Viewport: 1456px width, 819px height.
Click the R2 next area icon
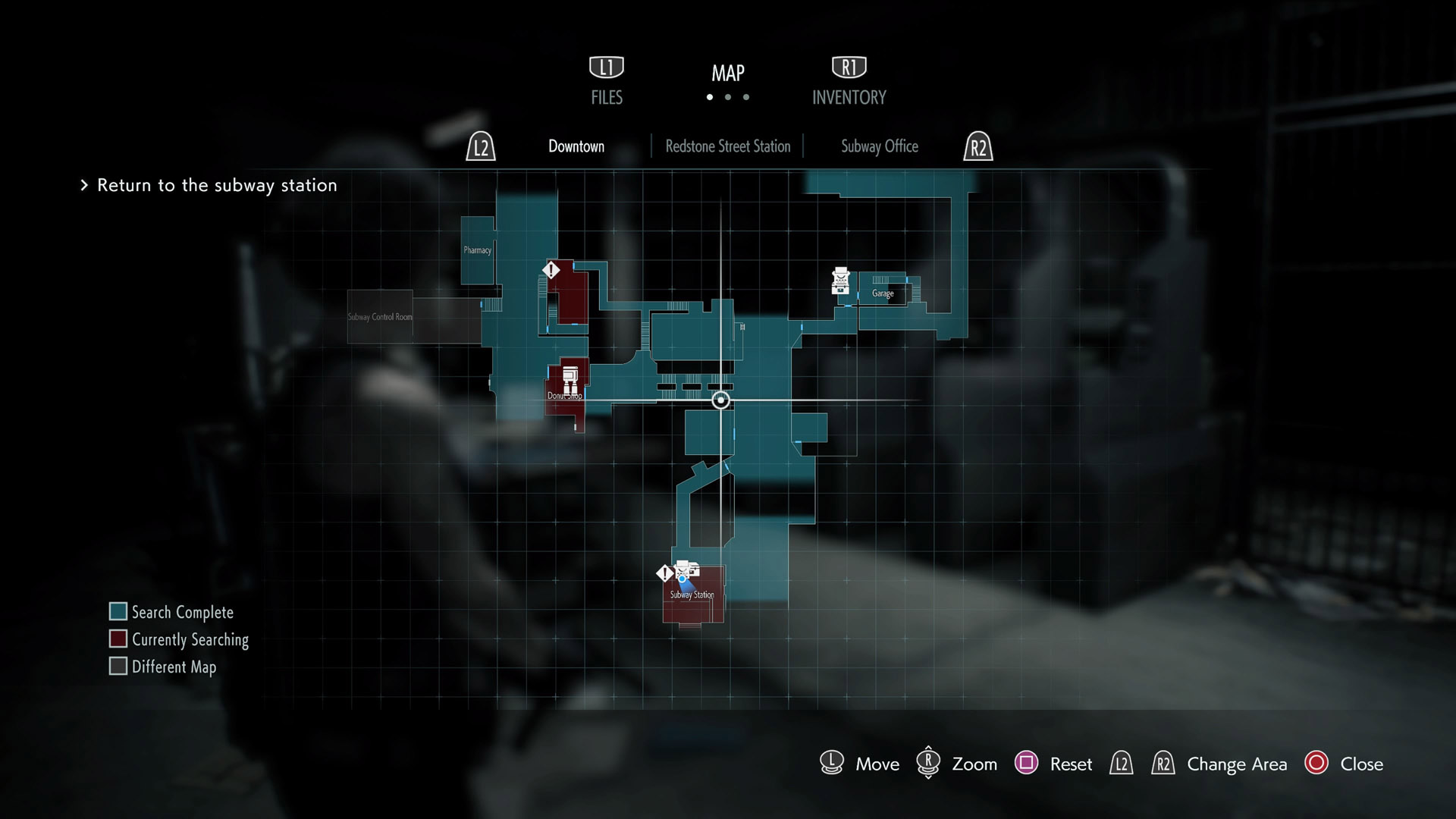[978, 147]
